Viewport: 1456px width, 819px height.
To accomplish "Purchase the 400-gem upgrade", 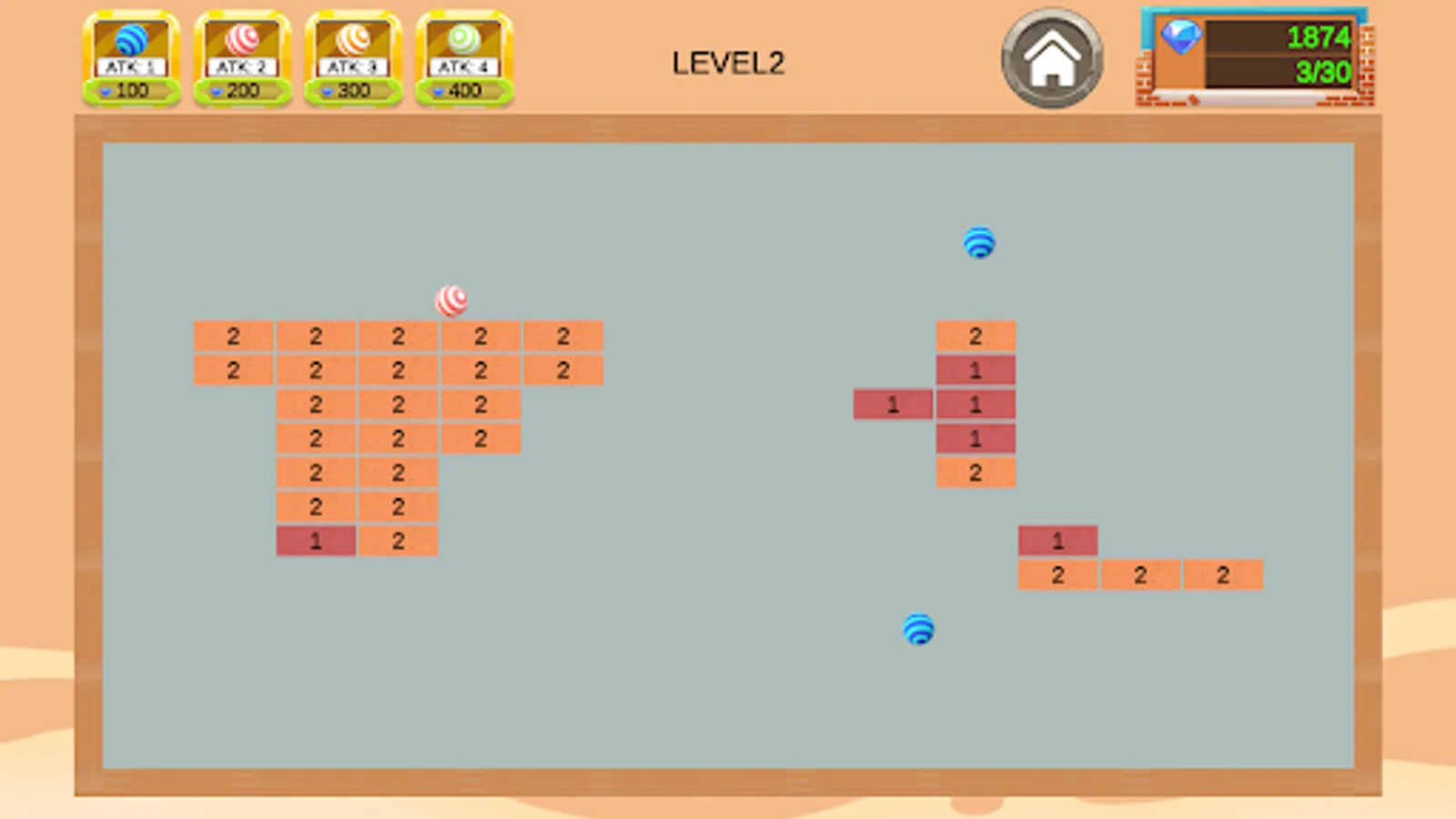I will [x=463, y=90].
